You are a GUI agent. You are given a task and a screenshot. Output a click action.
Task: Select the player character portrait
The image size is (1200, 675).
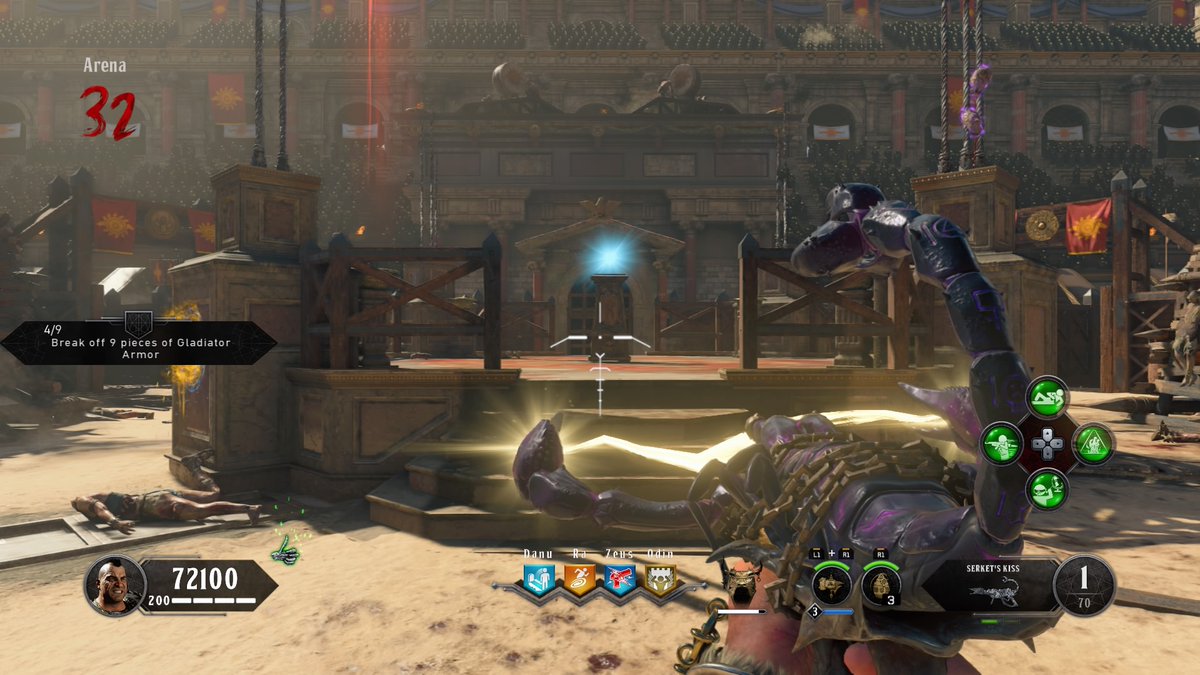click(x=115, y=585)
